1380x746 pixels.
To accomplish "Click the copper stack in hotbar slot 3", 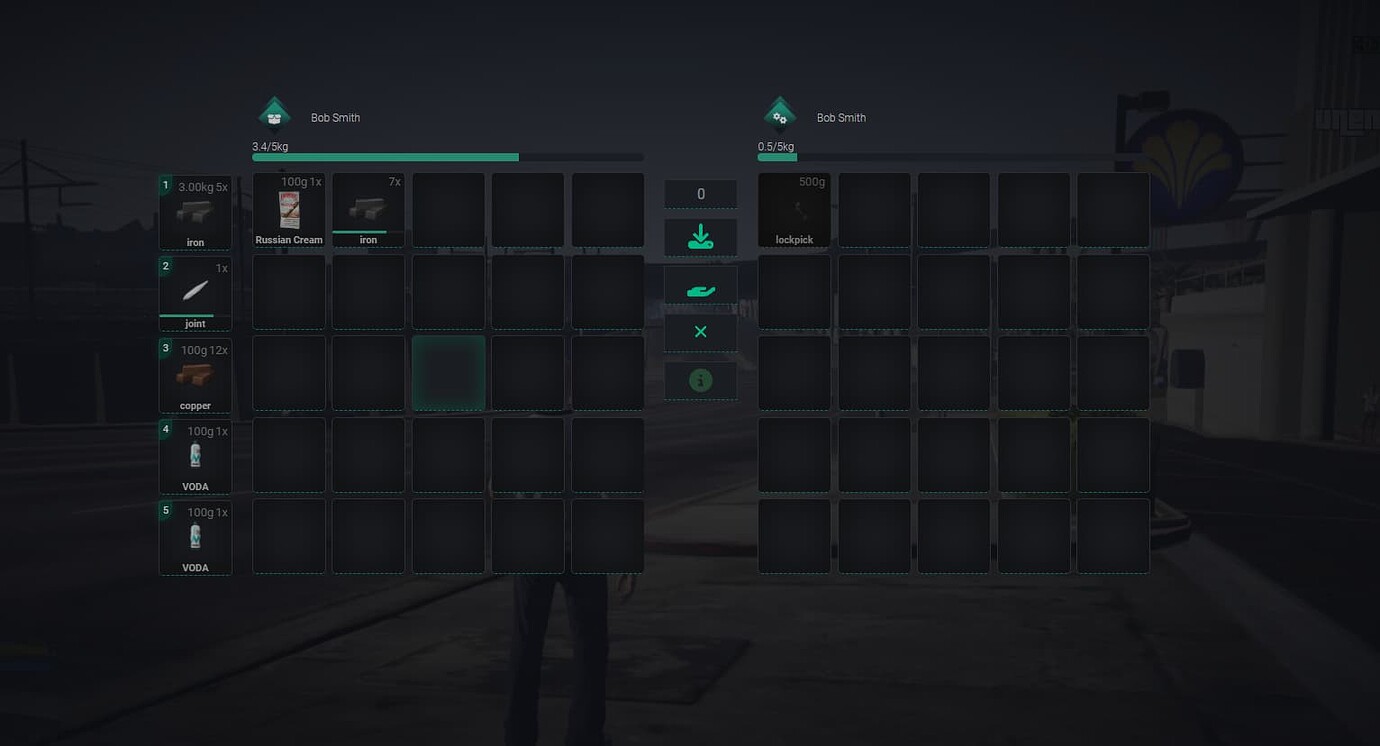I will point(195,375).
